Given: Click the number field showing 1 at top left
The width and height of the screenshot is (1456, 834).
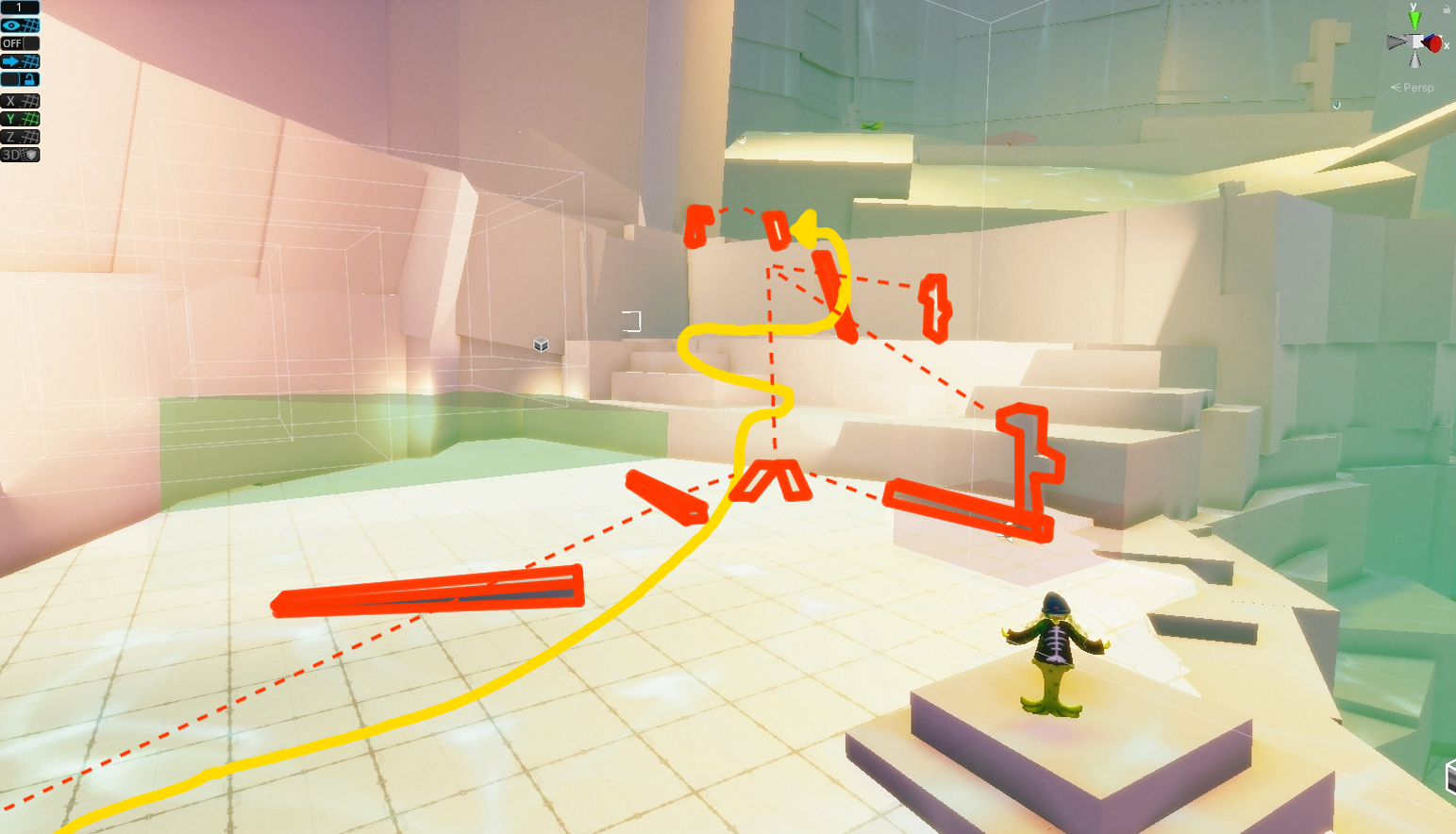Looking at the screenshot, I should click(x=19, y=8).
